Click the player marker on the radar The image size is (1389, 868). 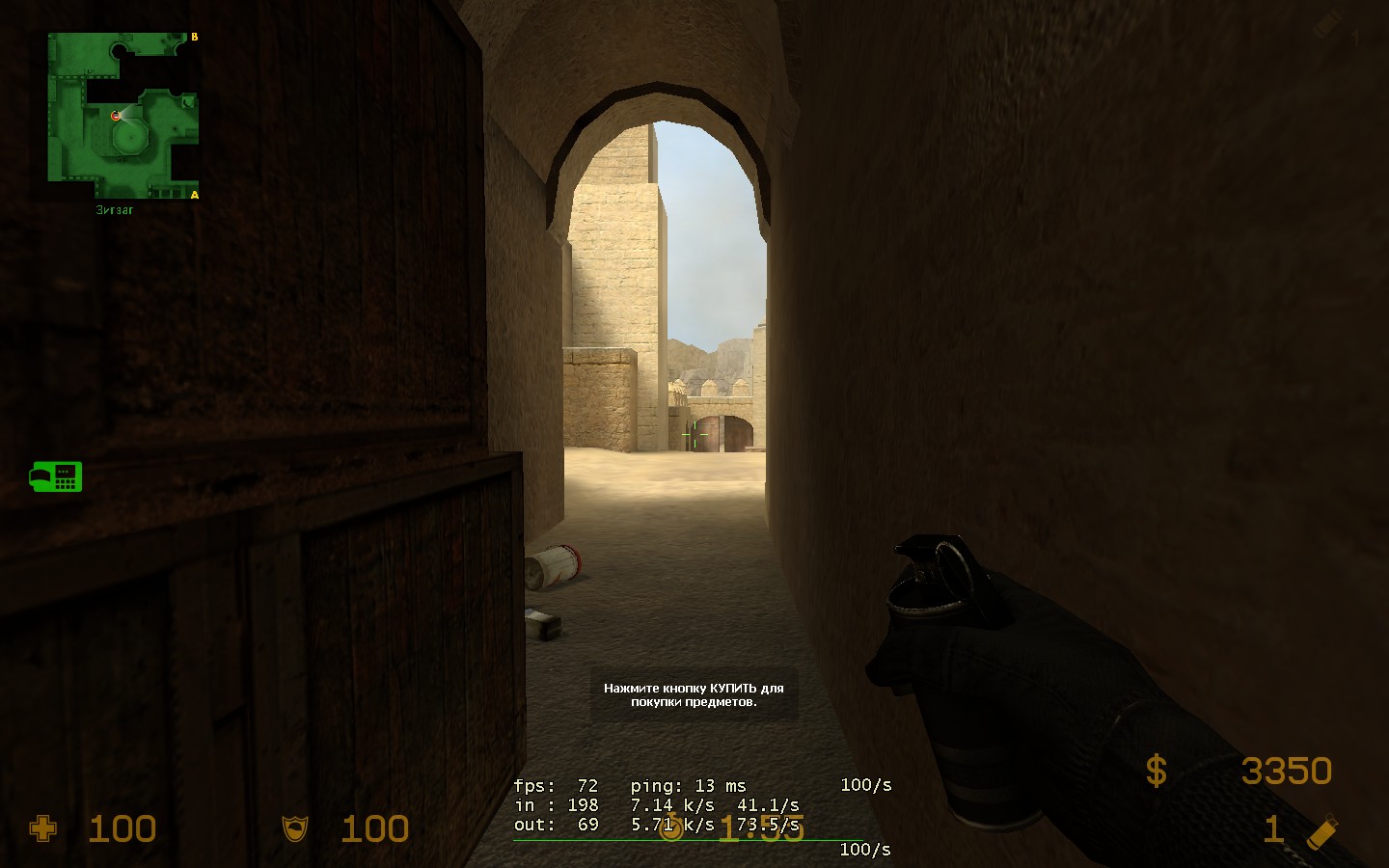point(116,116)
